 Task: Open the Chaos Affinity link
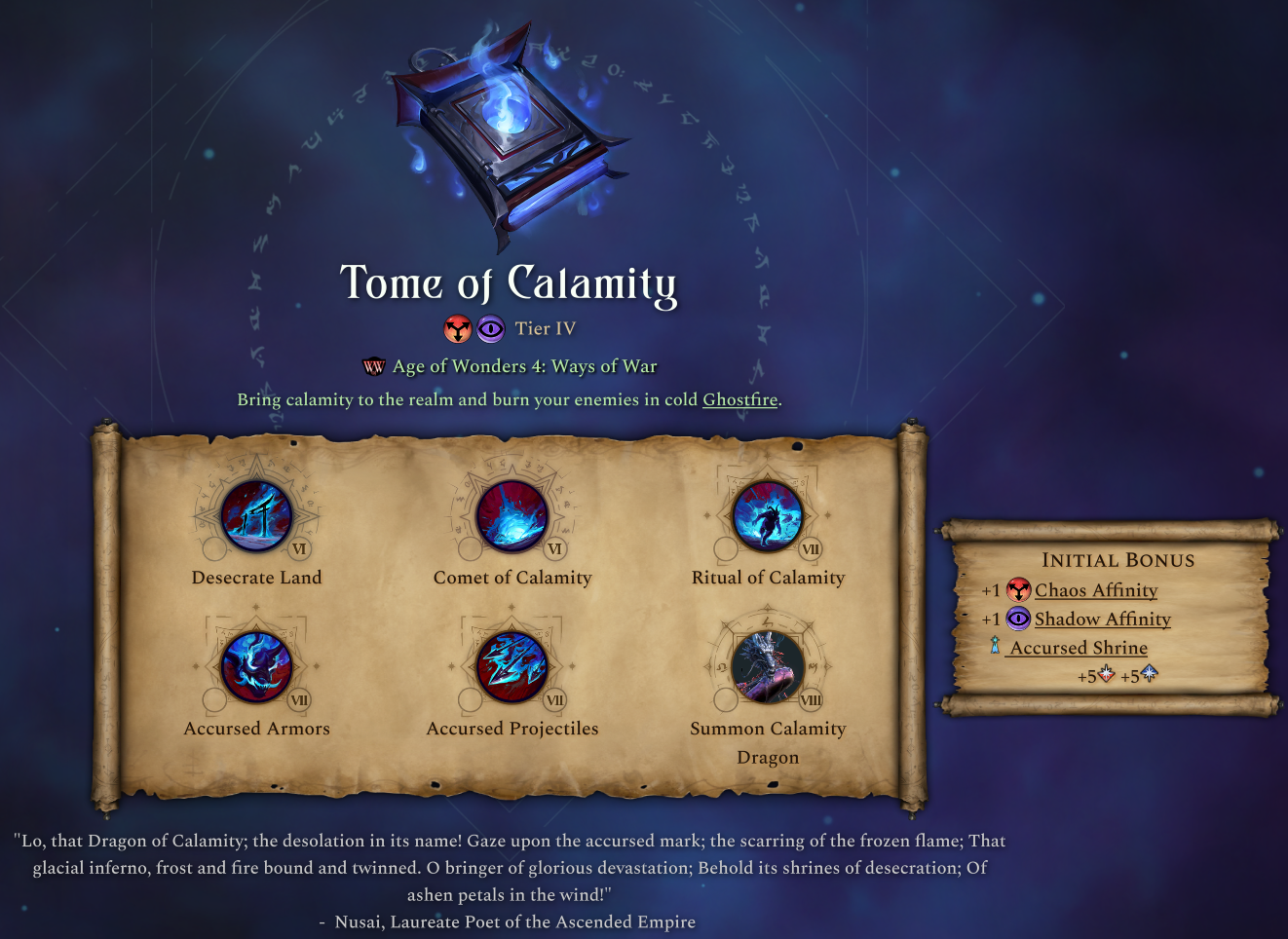1095,590
